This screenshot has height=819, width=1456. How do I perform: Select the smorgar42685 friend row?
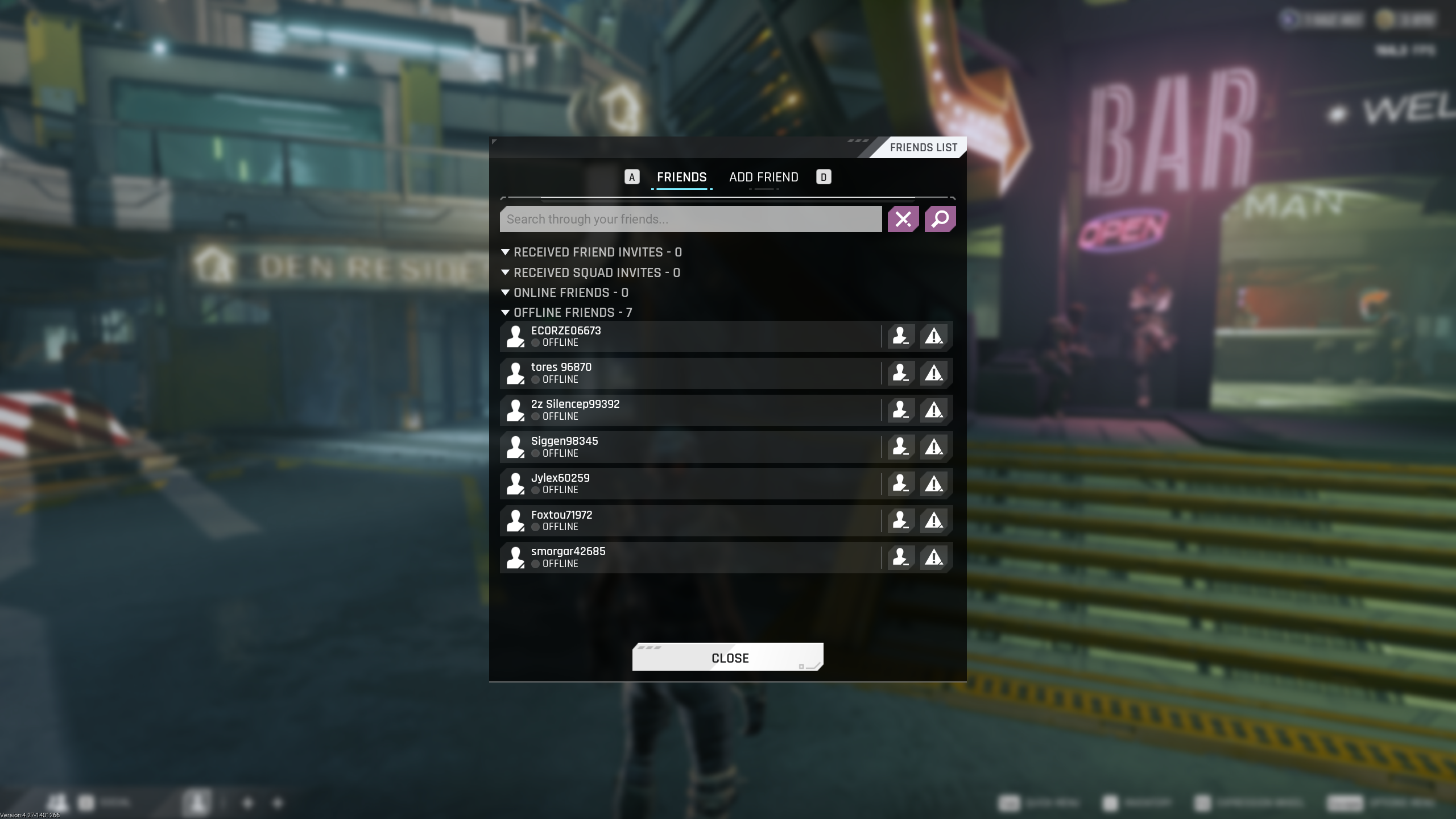682,557
